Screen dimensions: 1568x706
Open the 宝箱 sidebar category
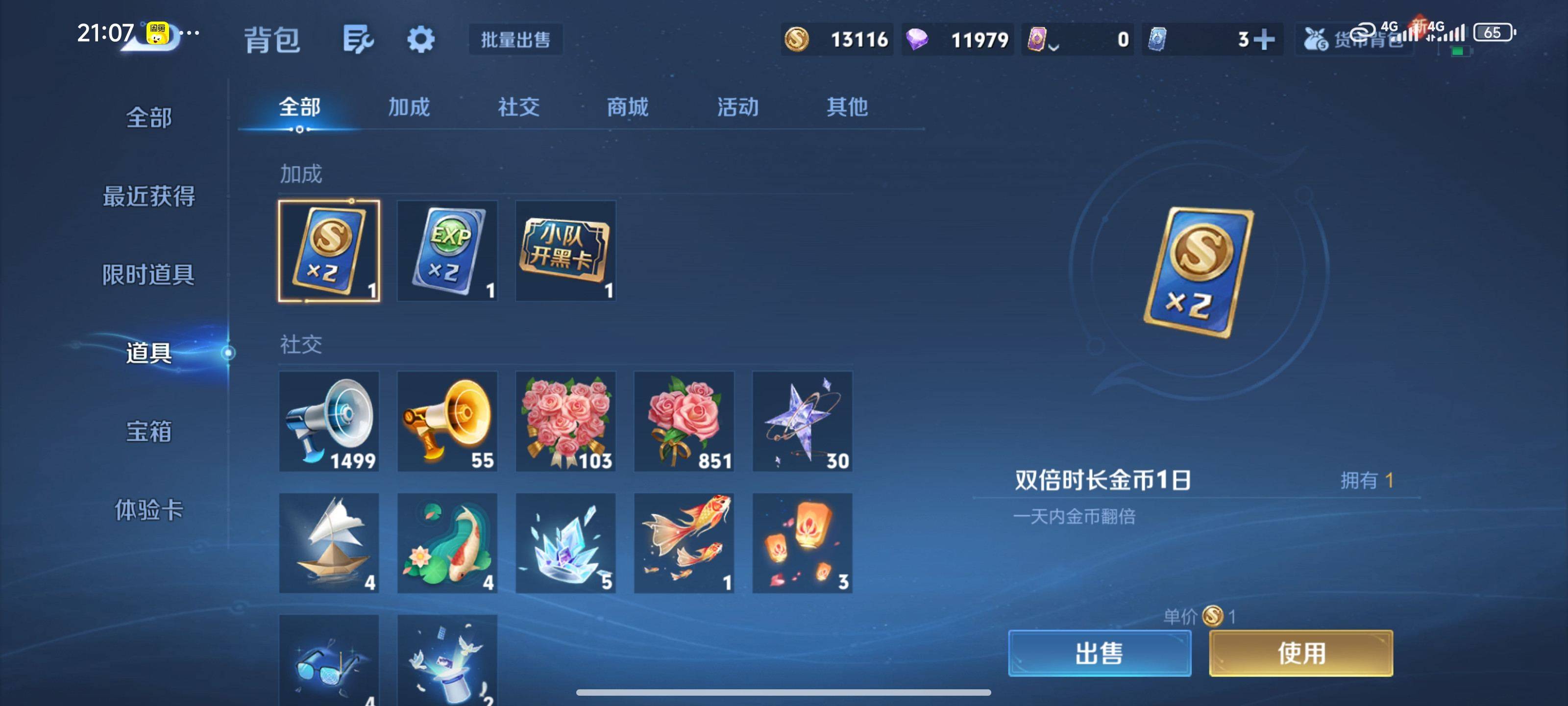point(148,430)
